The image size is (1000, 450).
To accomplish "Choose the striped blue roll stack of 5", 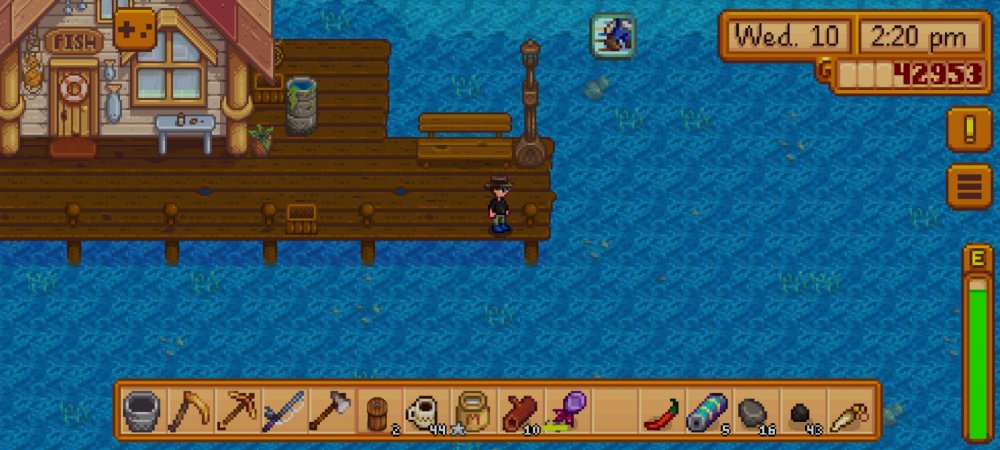I will (707, 410).
